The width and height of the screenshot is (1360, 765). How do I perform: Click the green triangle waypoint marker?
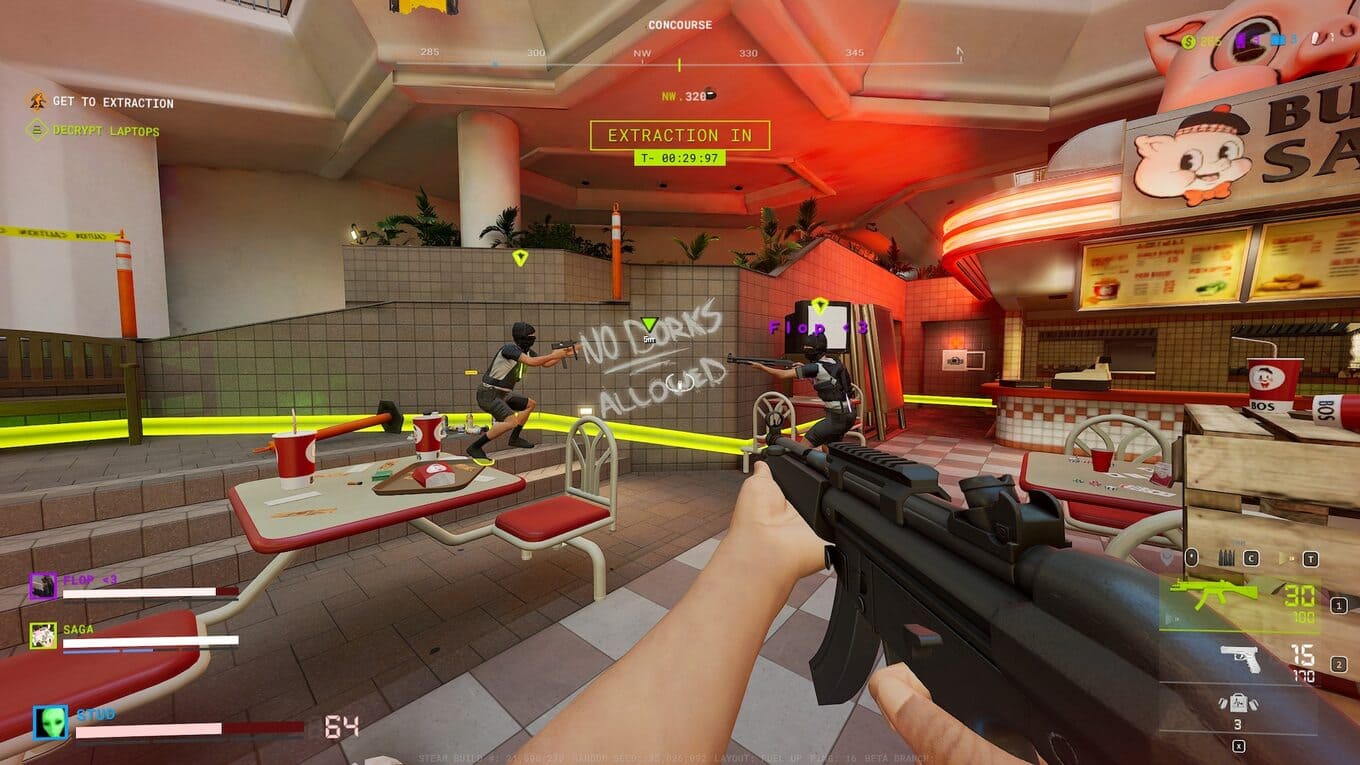(x=649, y=324)
